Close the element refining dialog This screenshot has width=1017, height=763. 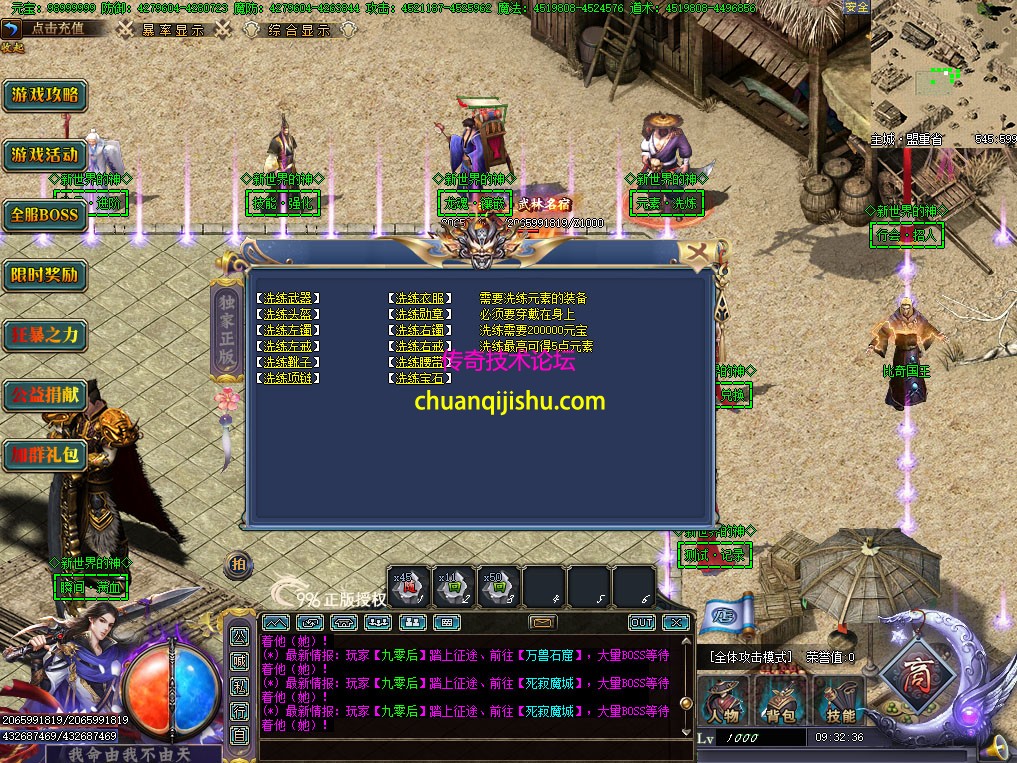(691, 251)
